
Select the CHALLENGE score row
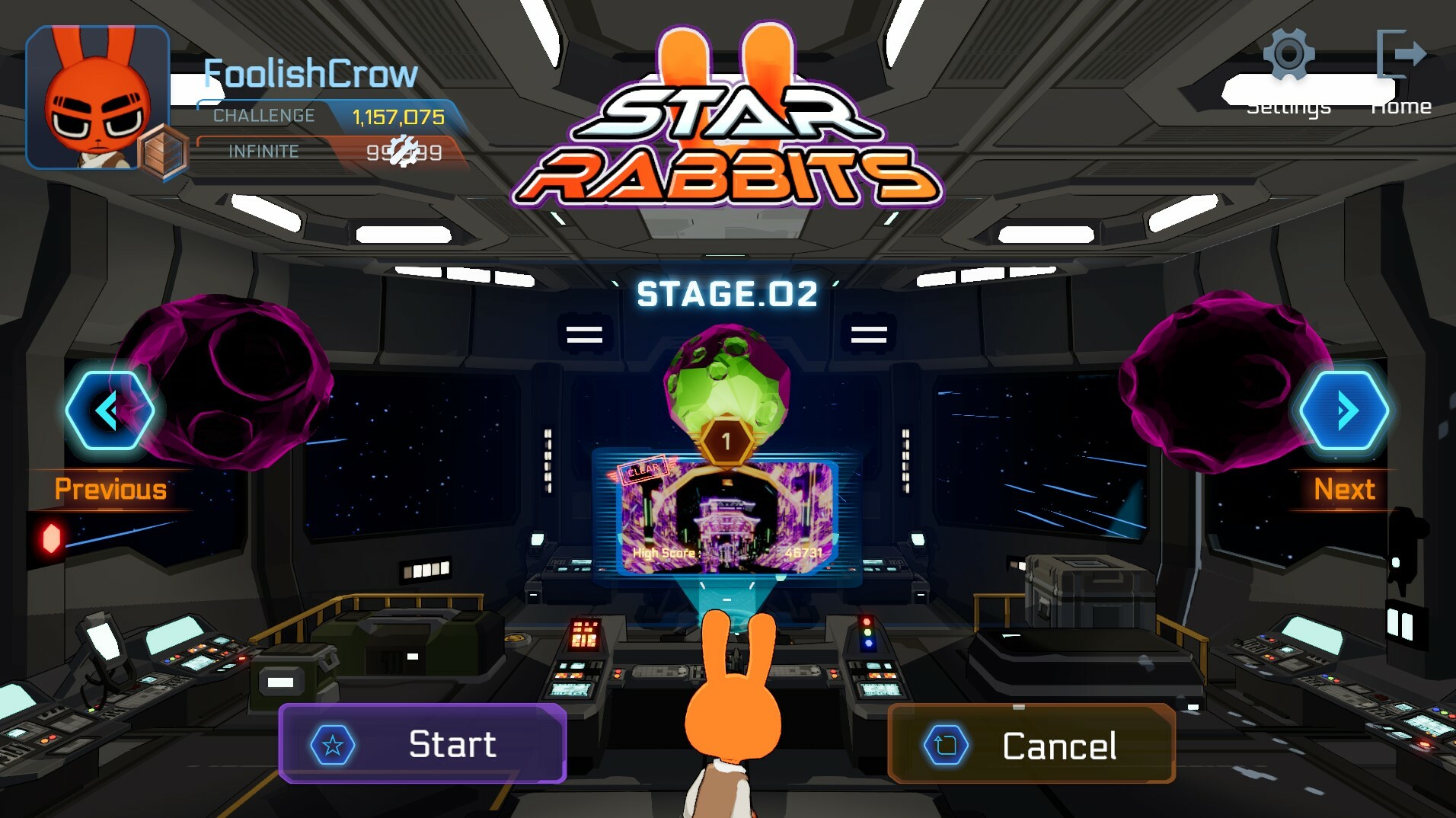click(327, 116)
